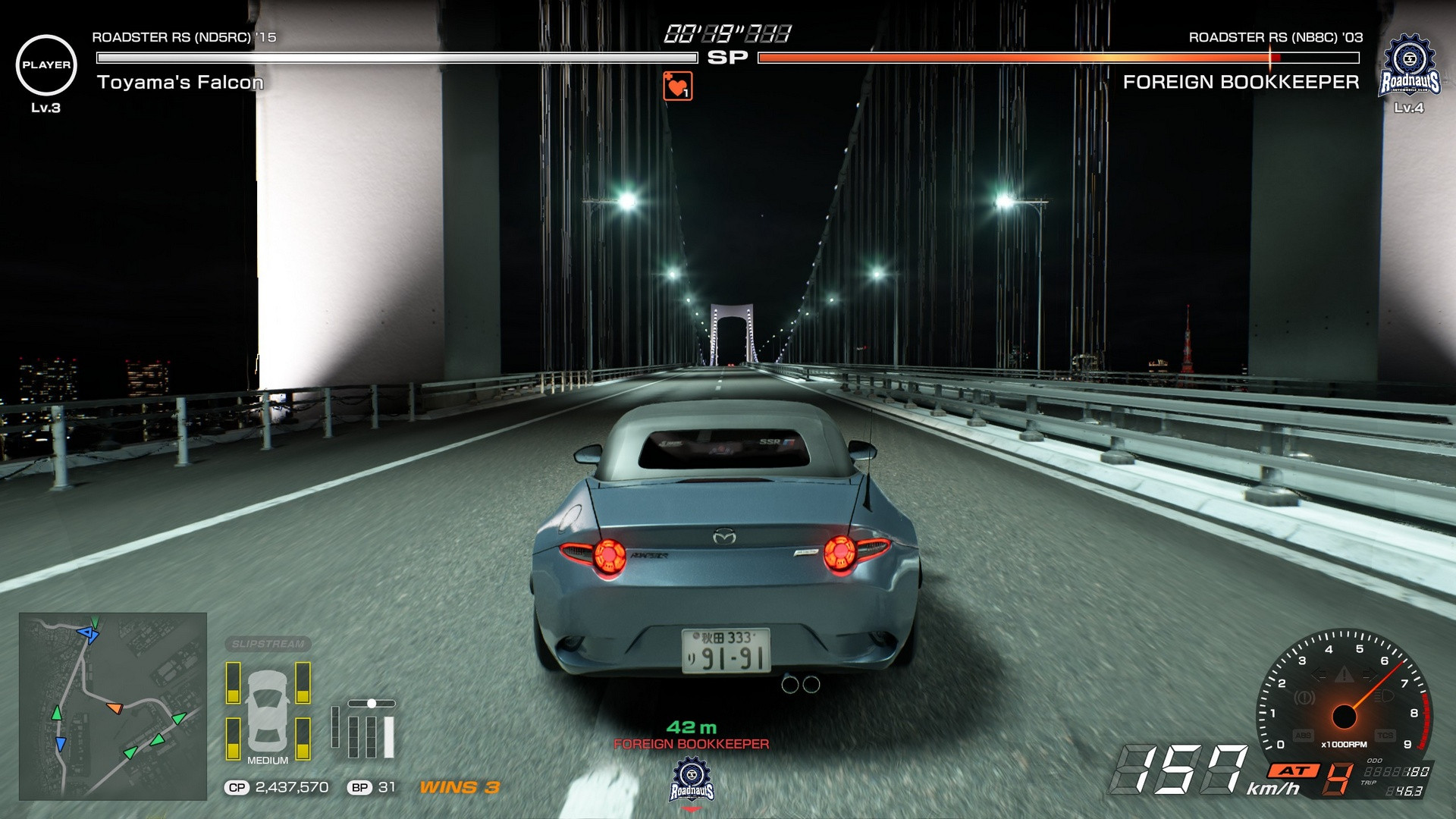
Task: Click the heart perk icon under the timer
Action: pyautogui.click(x=677, y=86)
